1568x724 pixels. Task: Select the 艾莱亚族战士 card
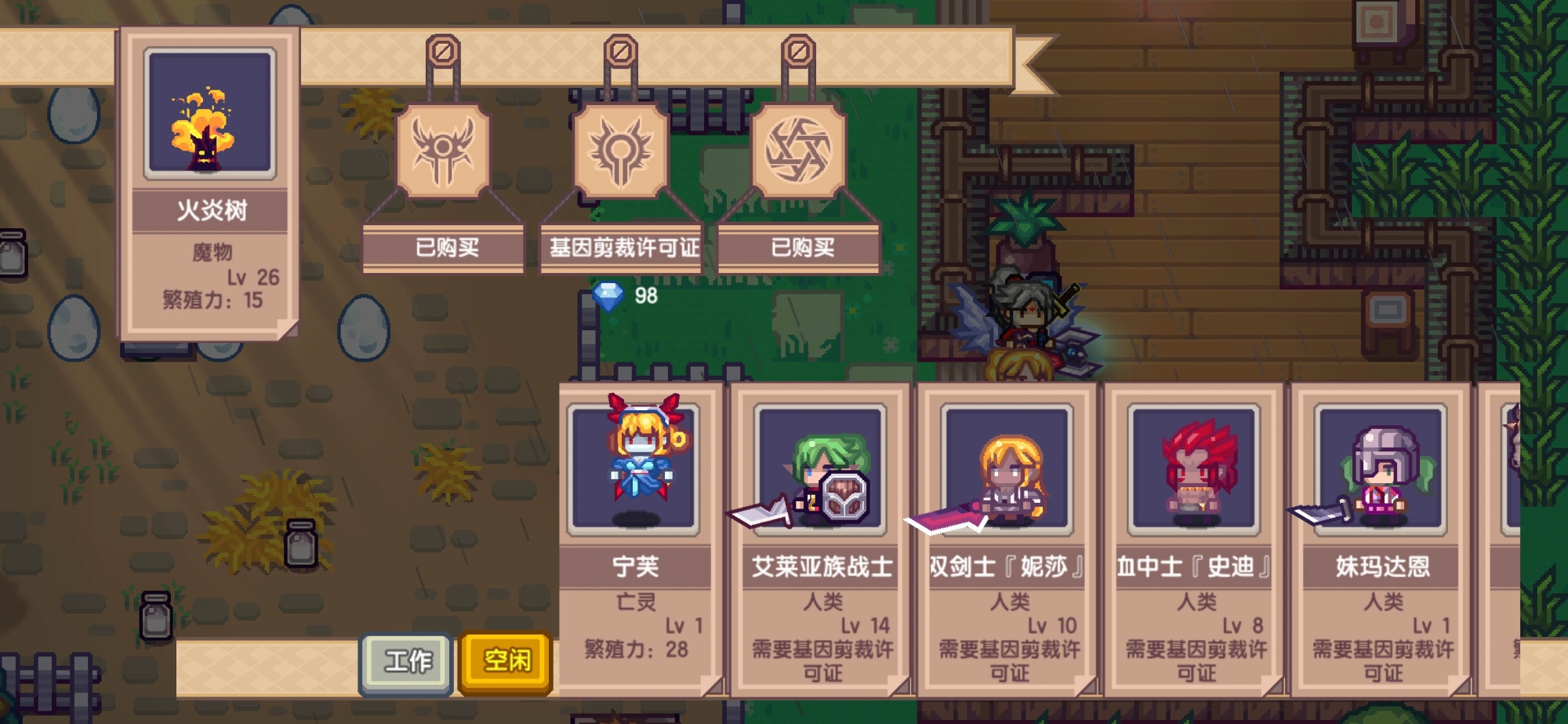click(x=821, y=540)
